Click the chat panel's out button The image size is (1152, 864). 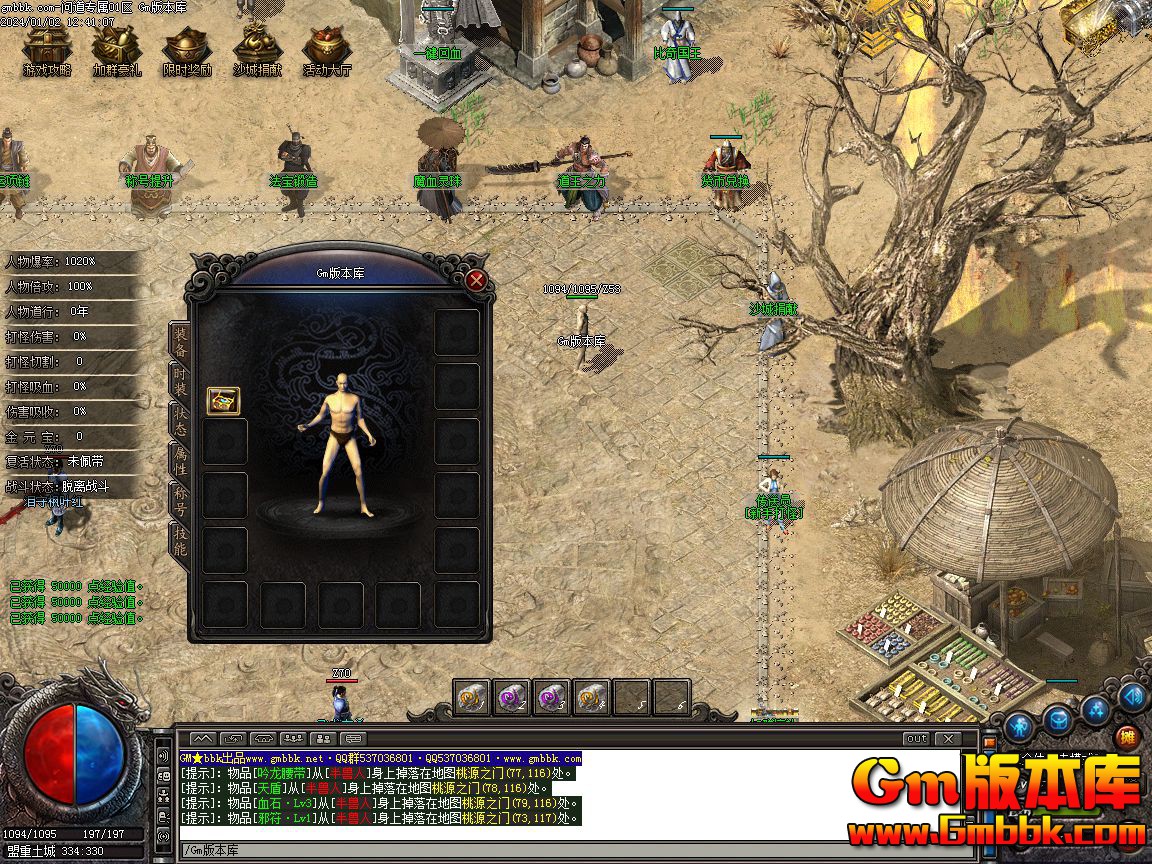tap(915, 739)
